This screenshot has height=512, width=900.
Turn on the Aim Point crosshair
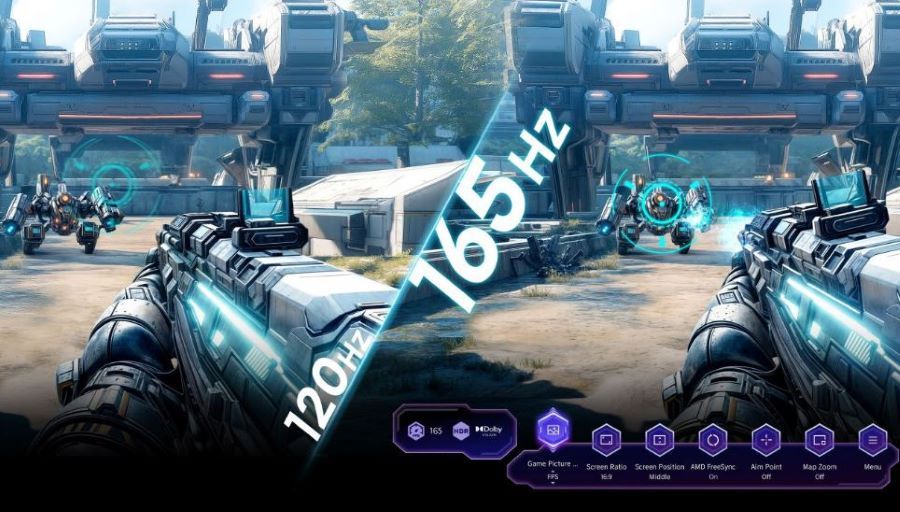766,440
